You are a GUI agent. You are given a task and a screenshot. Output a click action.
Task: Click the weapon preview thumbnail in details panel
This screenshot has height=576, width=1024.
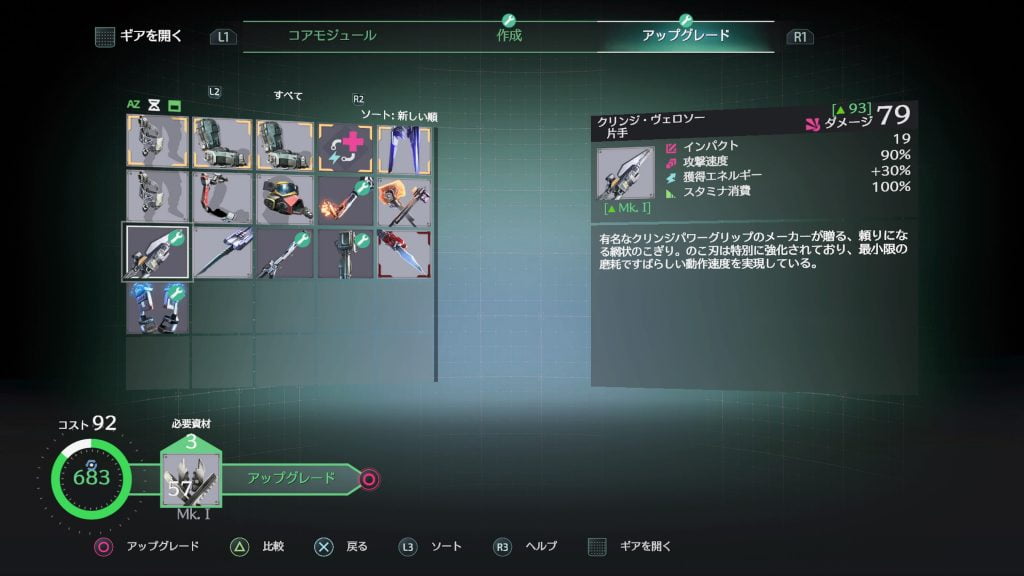pyautogui.click(x=626, y=174)
